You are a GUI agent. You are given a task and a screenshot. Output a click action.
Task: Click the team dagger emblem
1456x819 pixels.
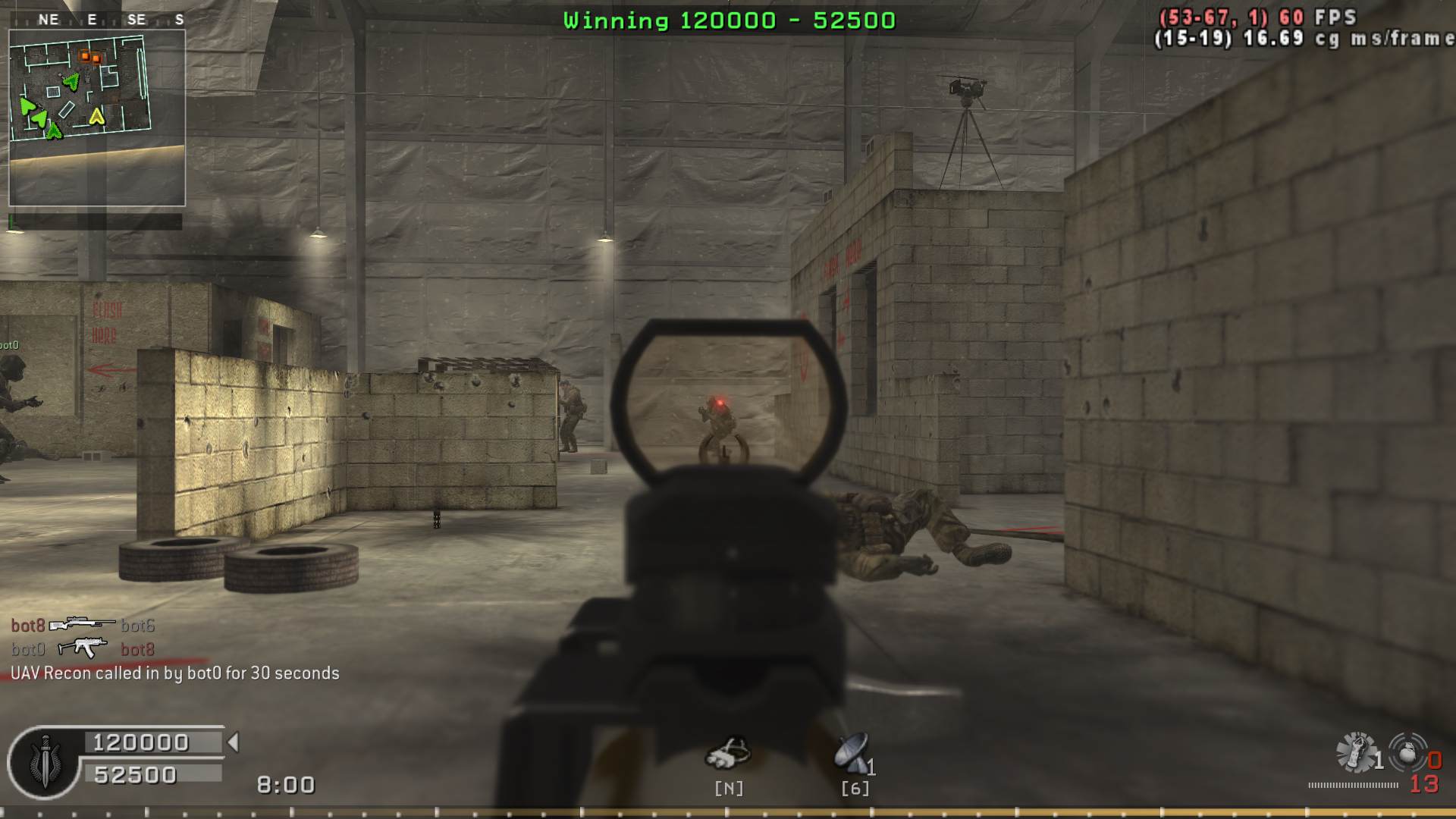[x=45, y=761]
